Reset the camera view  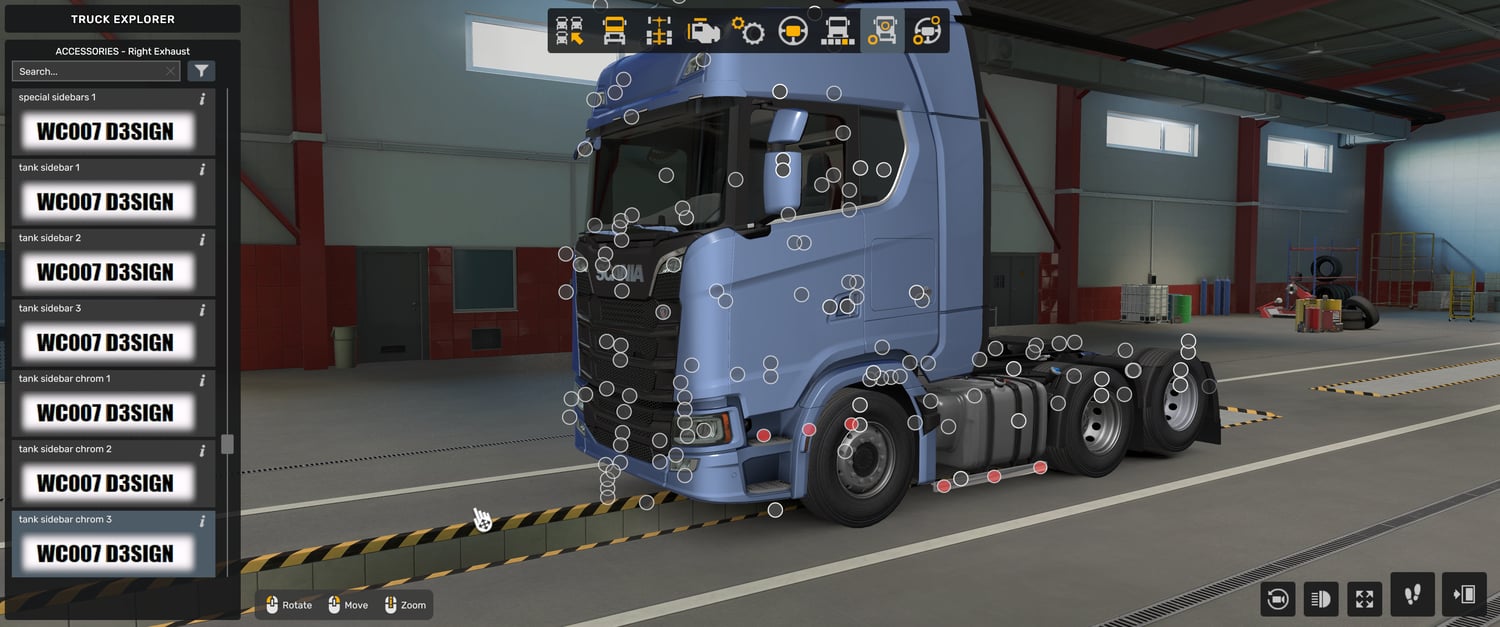pos(1277,599)
